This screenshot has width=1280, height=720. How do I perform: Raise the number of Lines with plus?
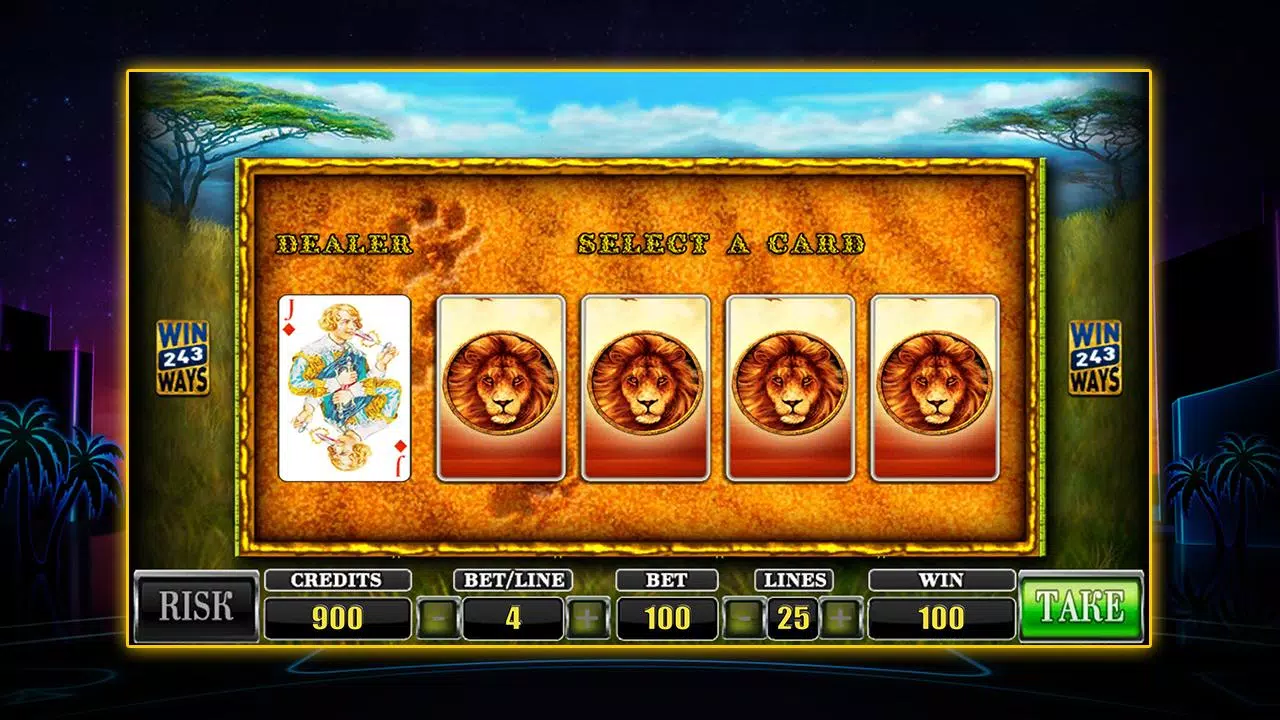[842, 619]
